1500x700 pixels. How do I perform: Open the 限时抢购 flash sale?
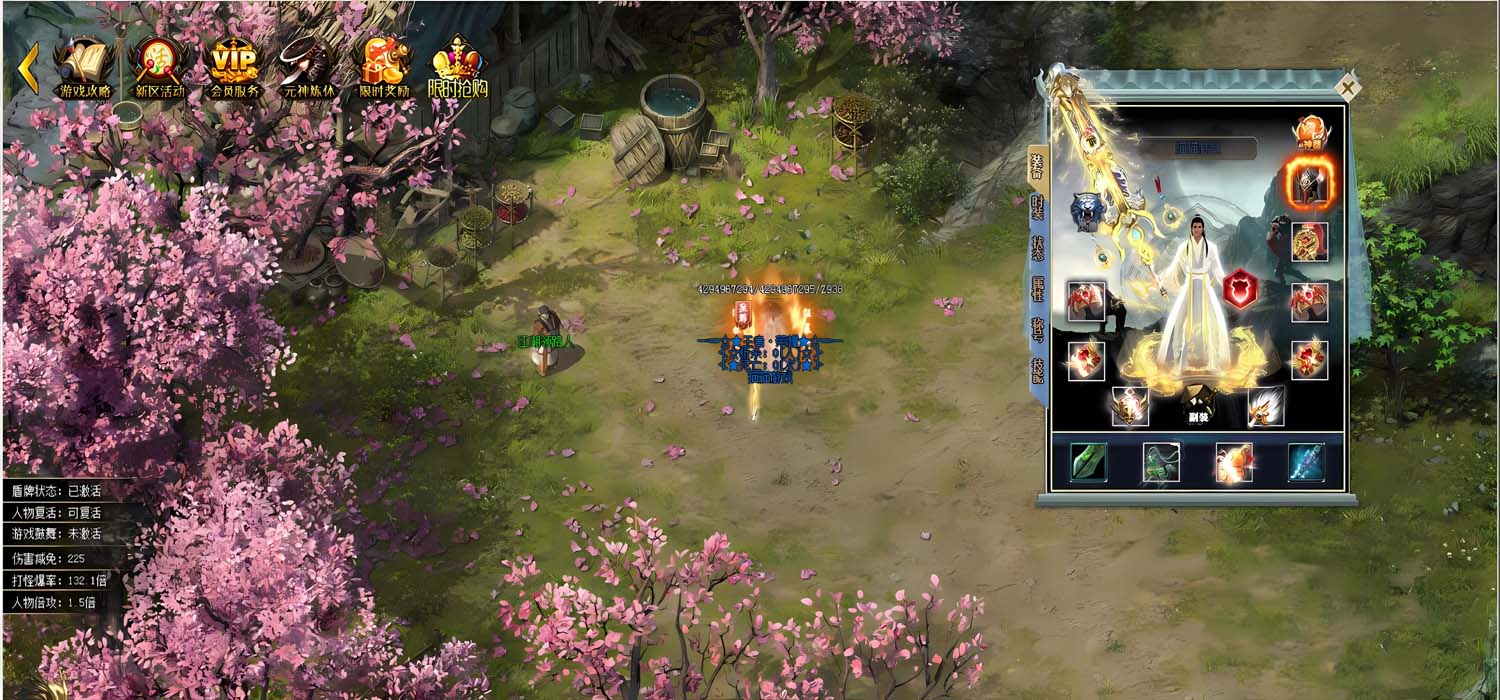point(458,68)
